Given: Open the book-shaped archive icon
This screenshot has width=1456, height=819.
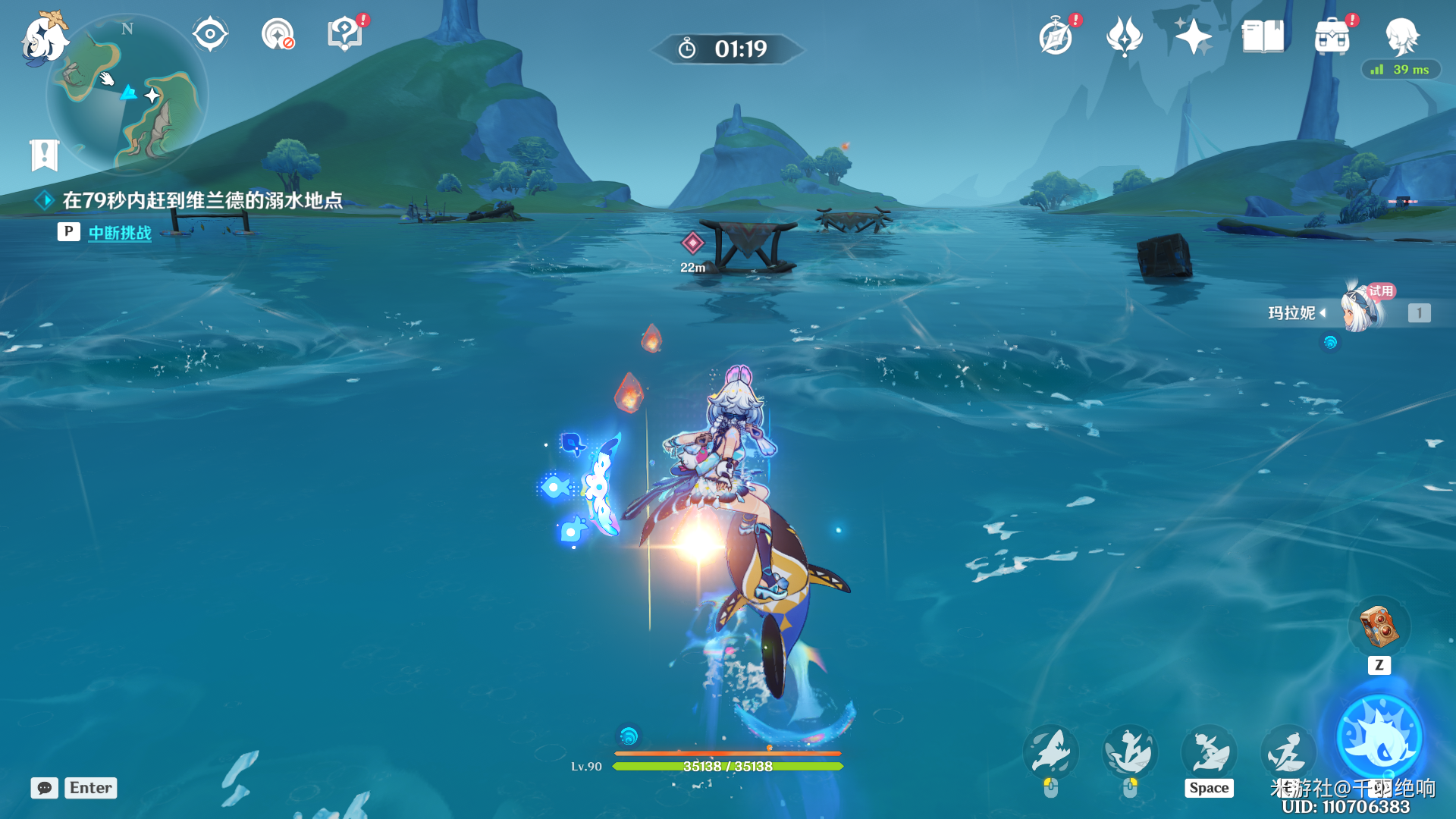Looking at the screenshot, I should (1263, 36).
